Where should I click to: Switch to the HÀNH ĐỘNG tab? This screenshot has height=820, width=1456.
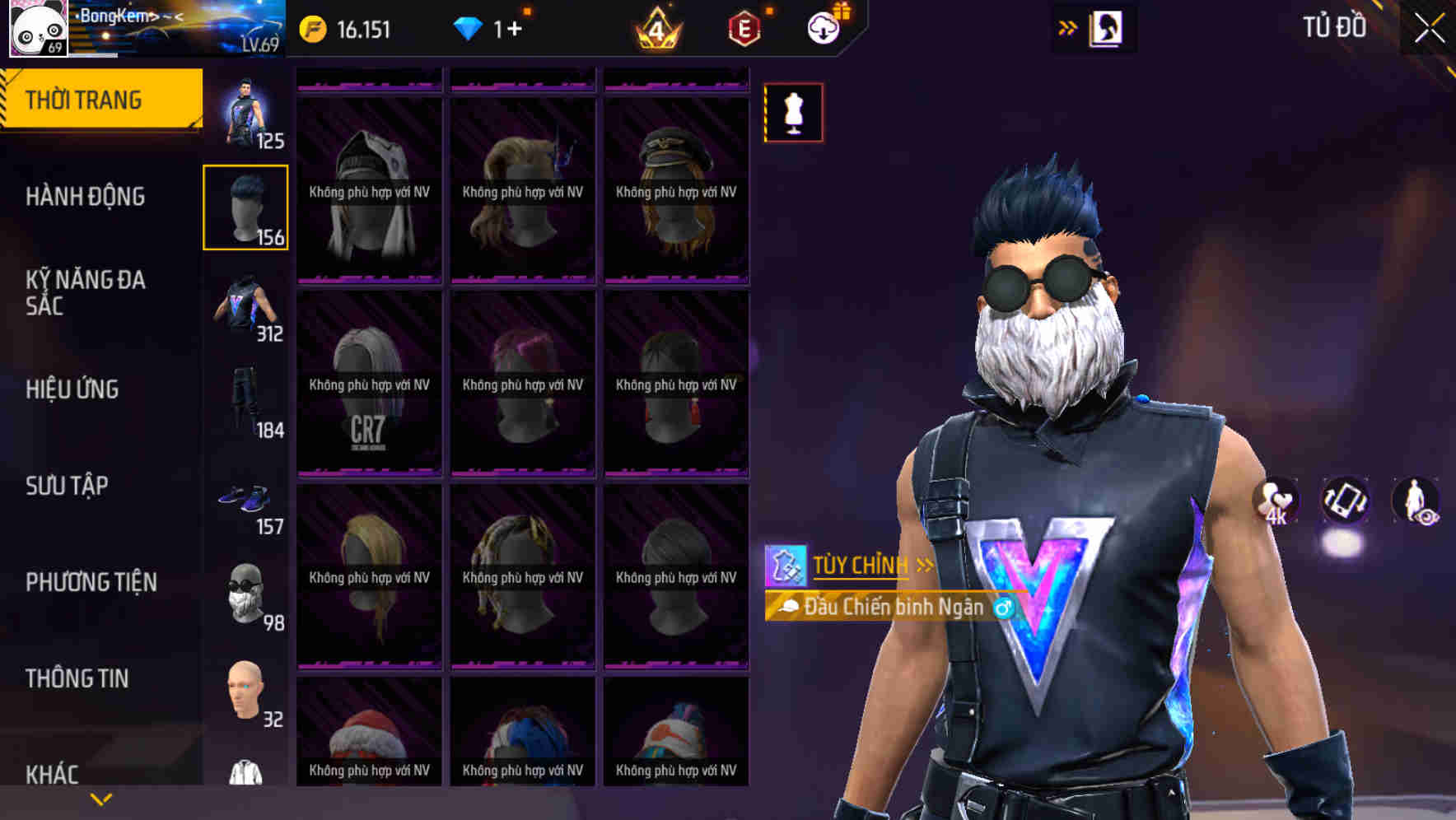point(86,197)
